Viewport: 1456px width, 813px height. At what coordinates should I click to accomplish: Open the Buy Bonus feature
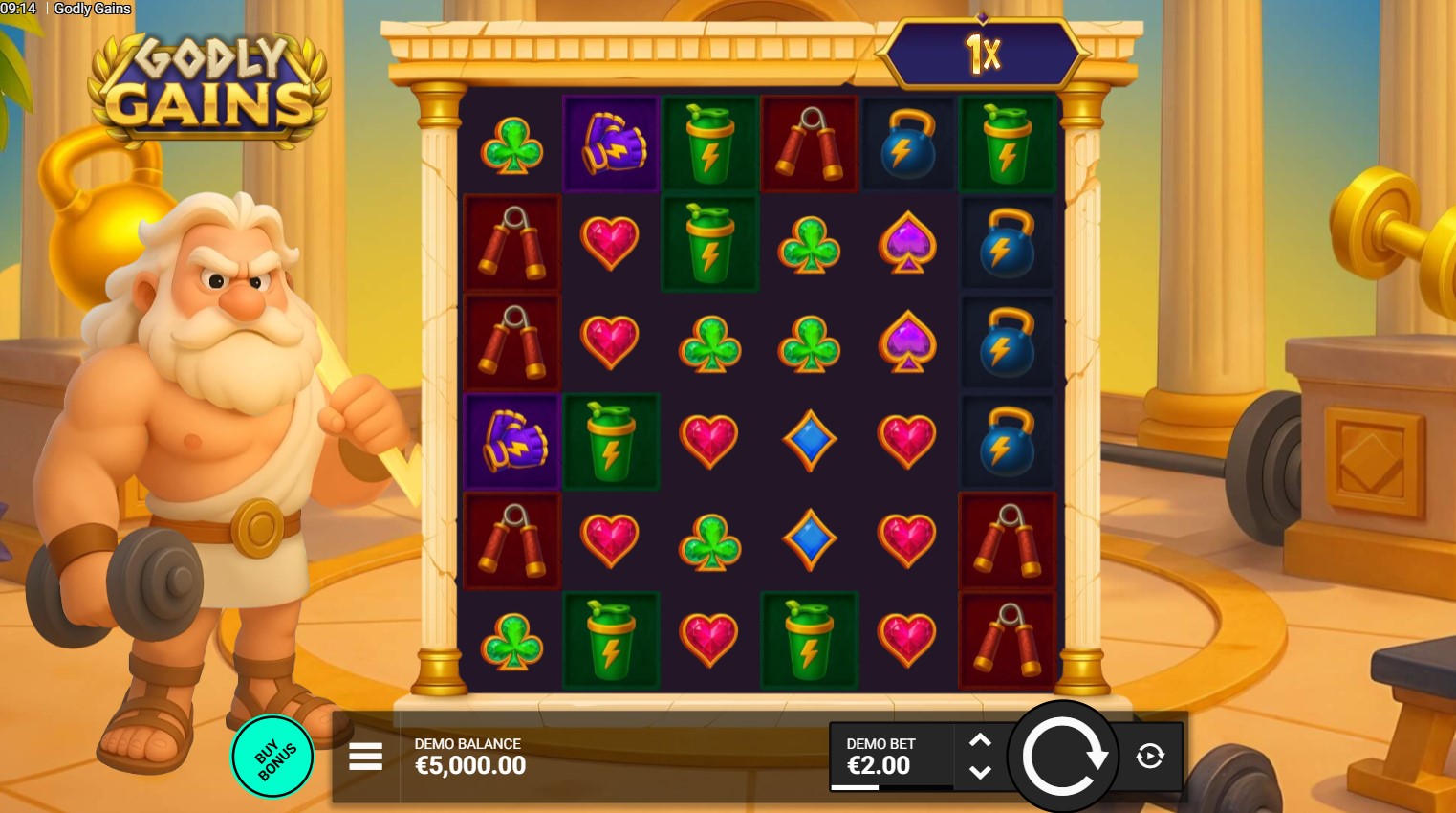tap(273, 757)
